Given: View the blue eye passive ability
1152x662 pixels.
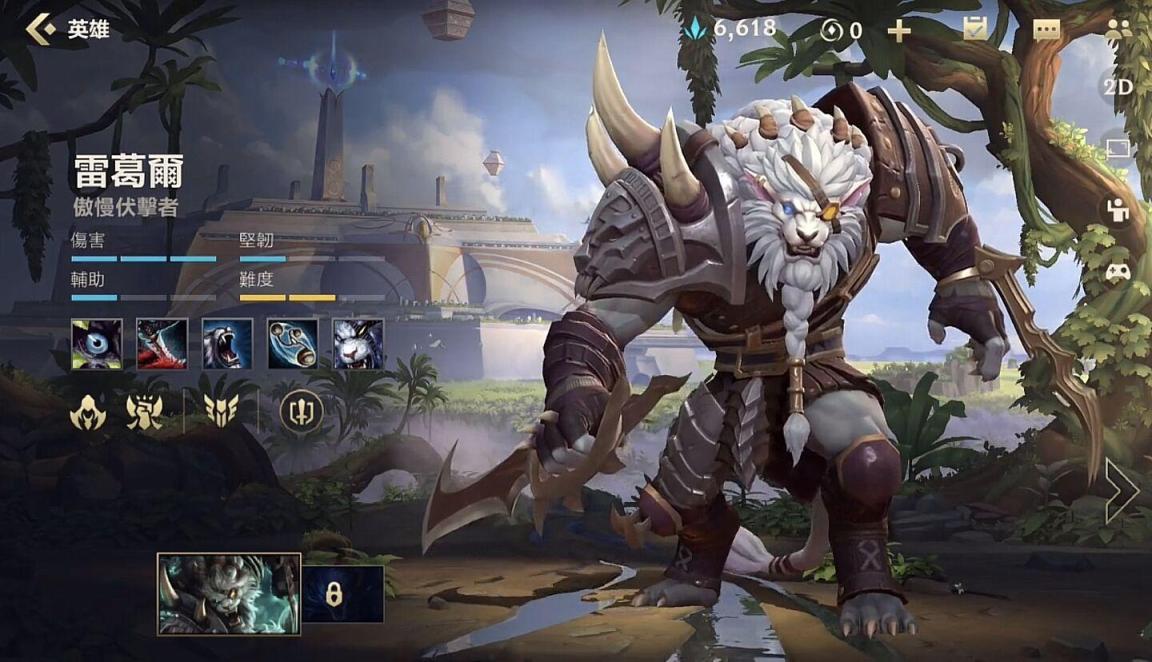Looking at the screenshot, I should tap(97, 344).
